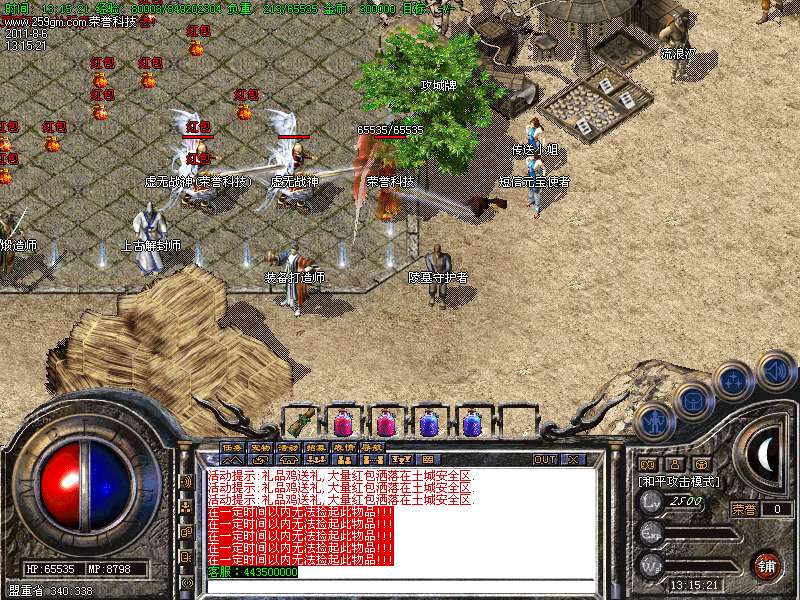The width and height of the screenshot is (800, 600).
Task: Open the character status round button
Action: 653,422
